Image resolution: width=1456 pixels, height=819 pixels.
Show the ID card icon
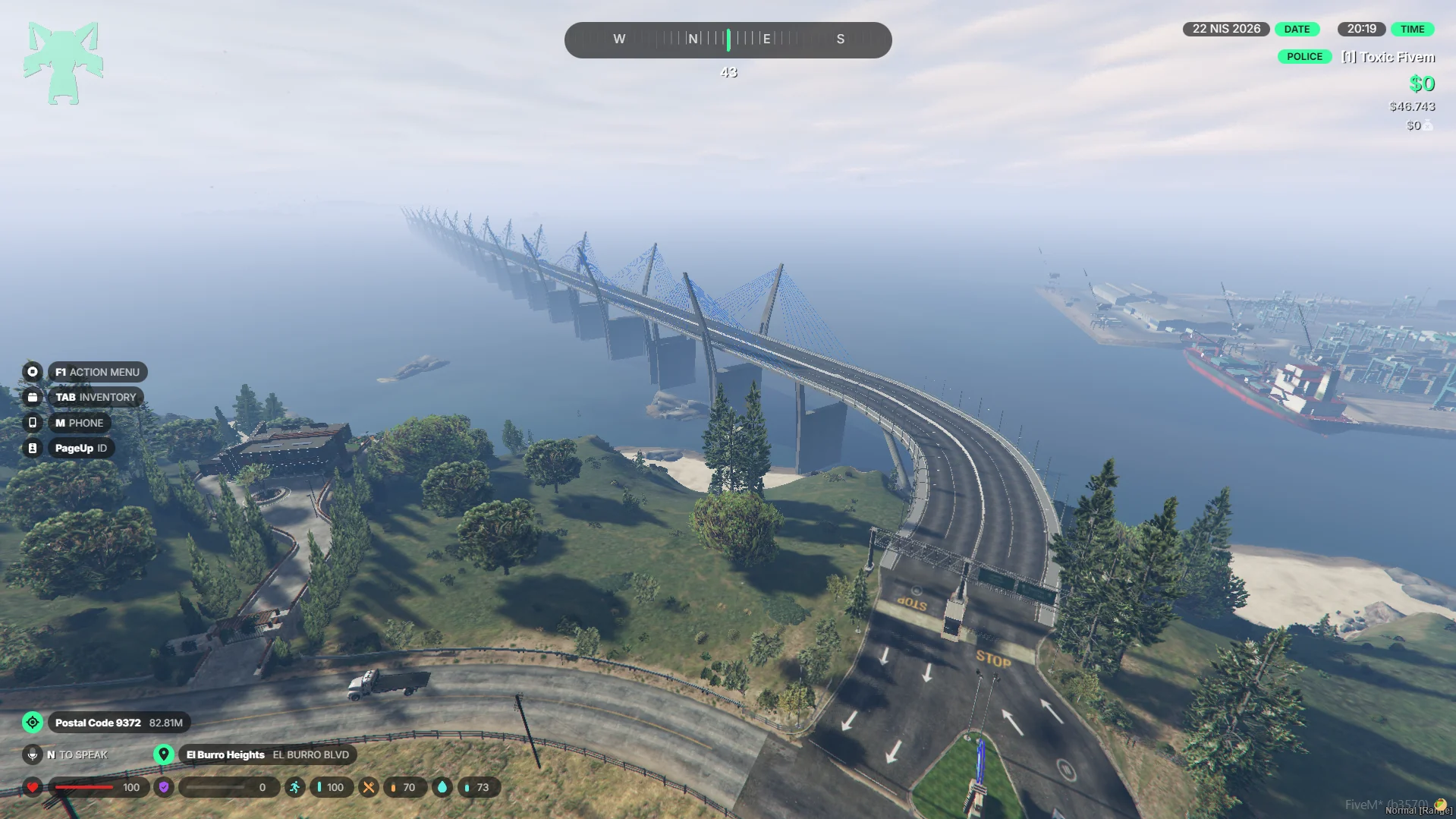(33, 449)
